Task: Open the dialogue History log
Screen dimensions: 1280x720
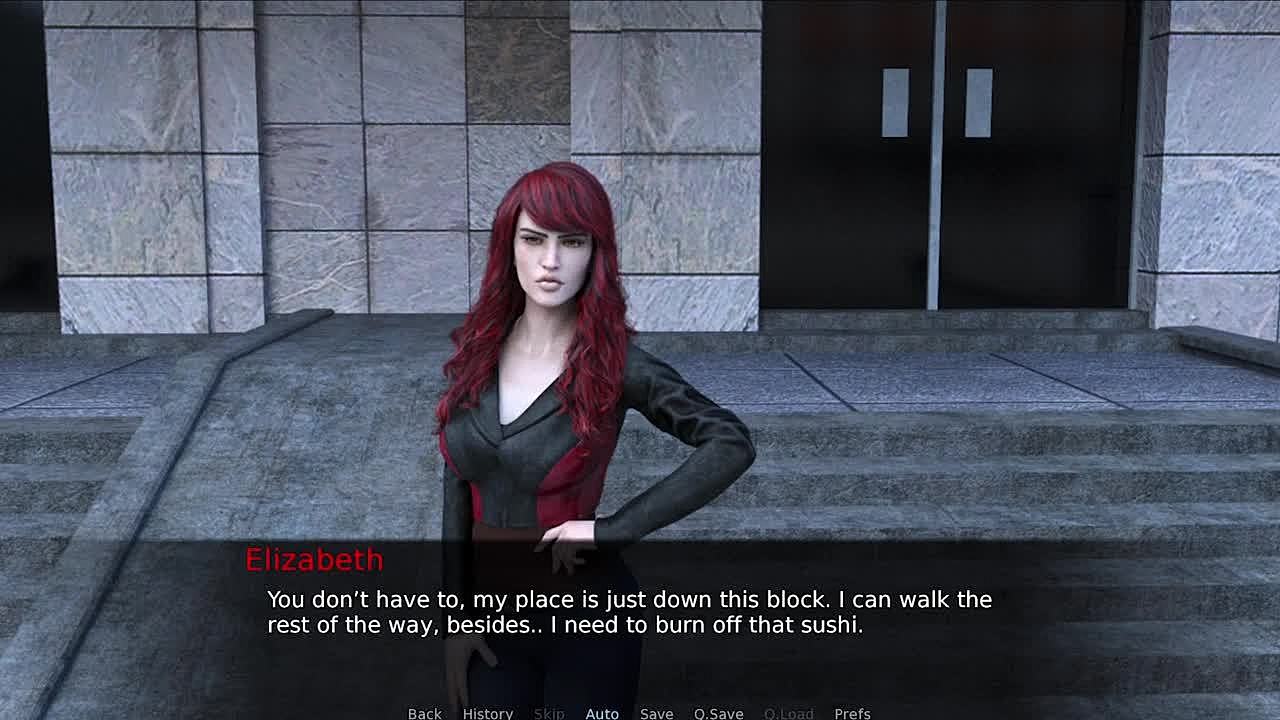Action: (487, 713)
